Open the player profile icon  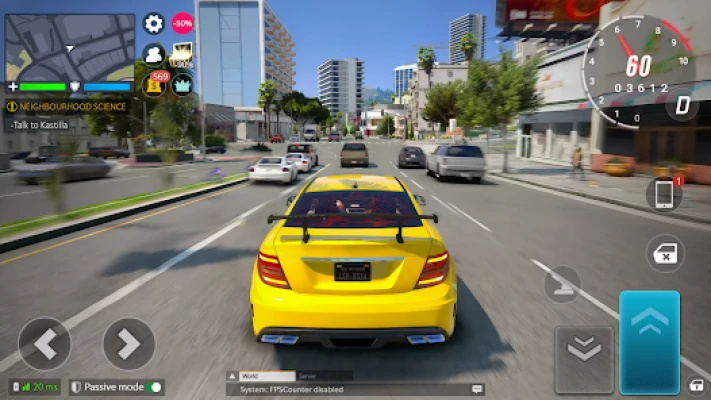point(154,54)
